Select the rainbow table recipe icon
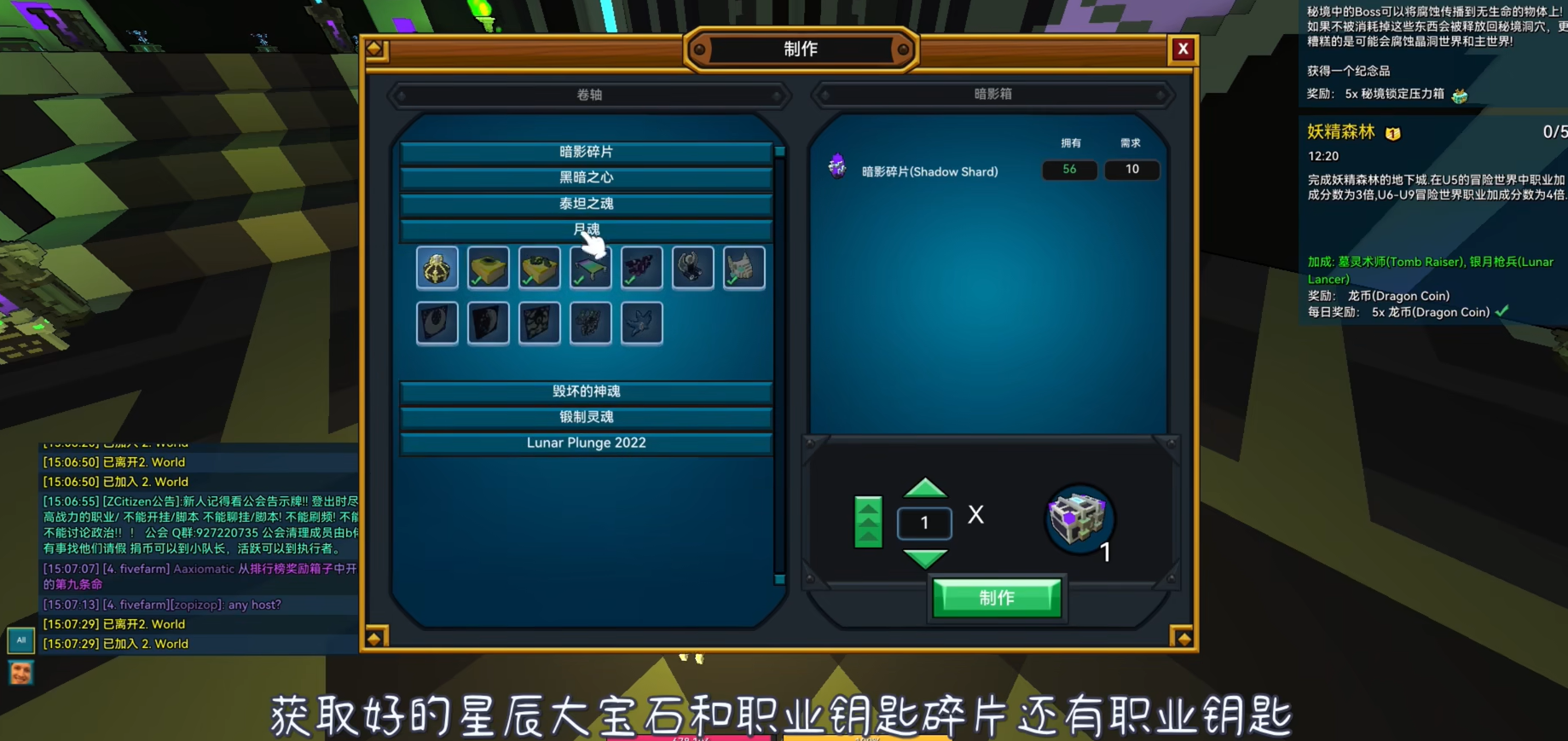The height and width of the screenshot is (741, 1568). click(x=590, y=267)
